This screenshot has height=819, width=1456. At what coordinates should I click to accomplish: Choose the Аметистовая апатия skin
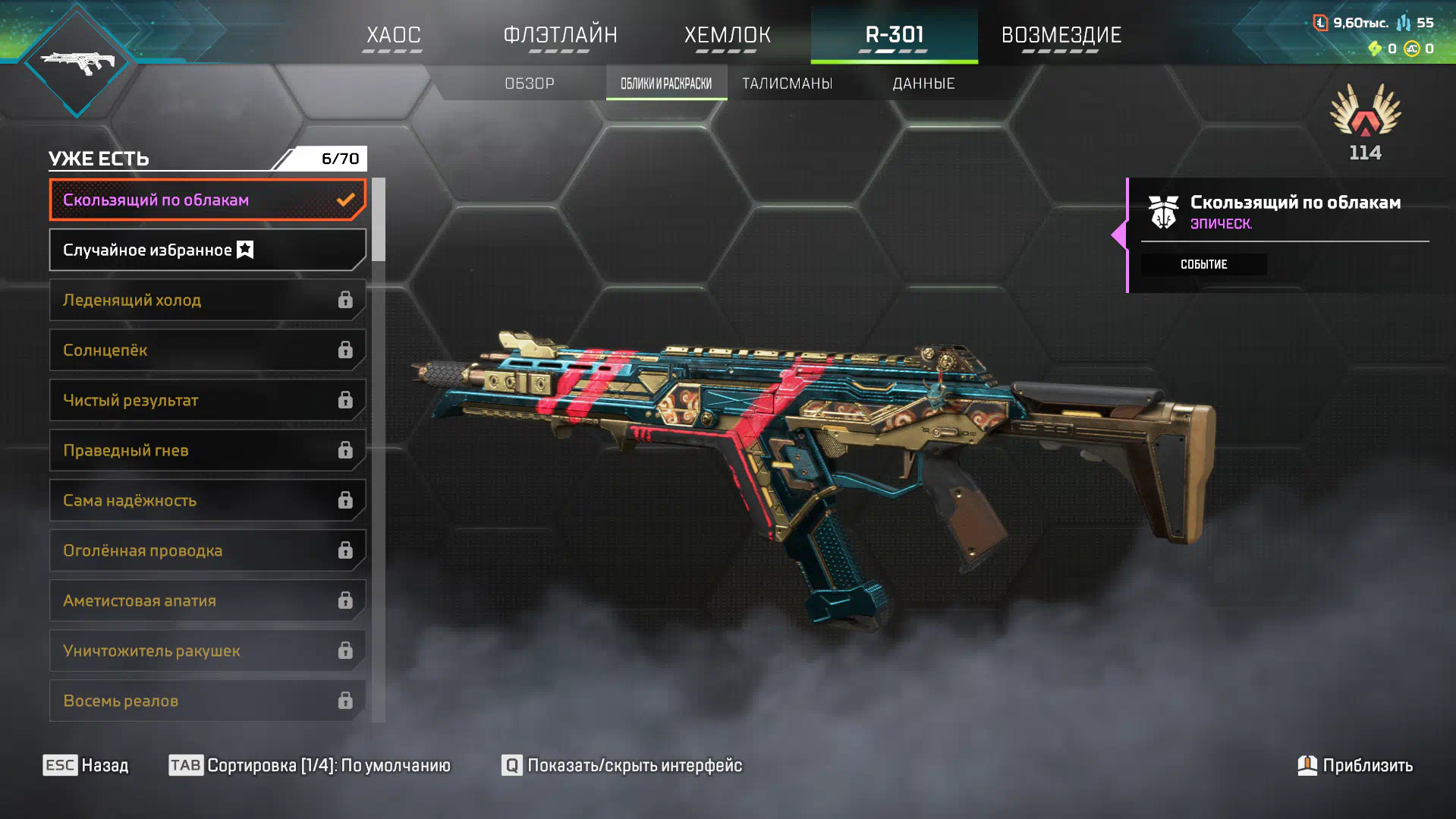(207, 600)
